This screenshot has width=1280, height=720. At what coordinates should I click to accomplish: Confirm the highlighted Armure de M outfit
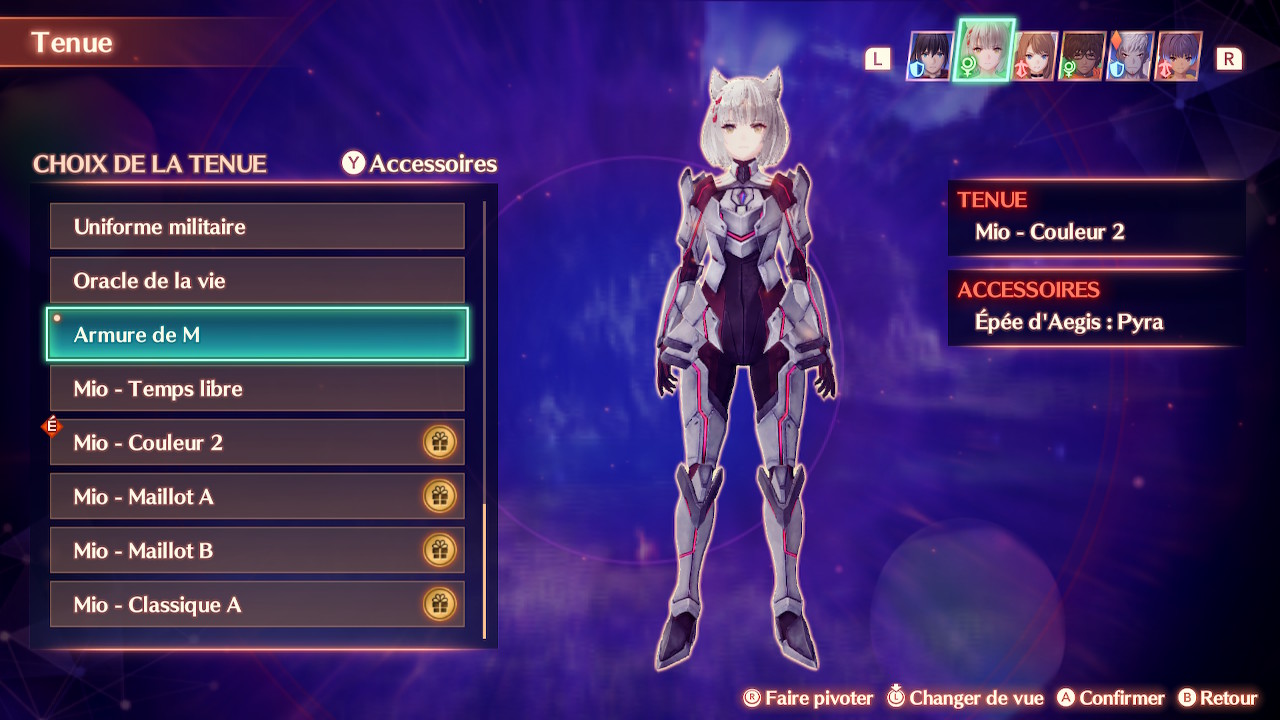257,335
